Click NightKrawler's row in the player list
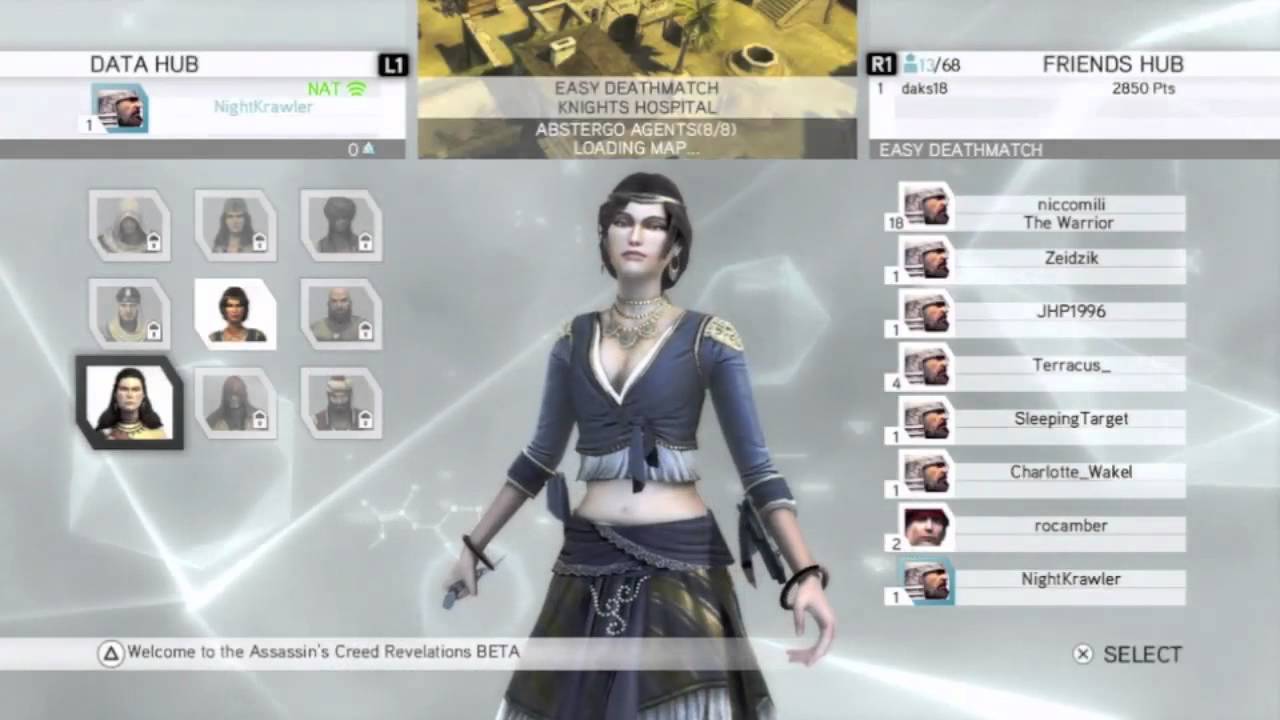1280x720 pixels. pos(1070,580)
